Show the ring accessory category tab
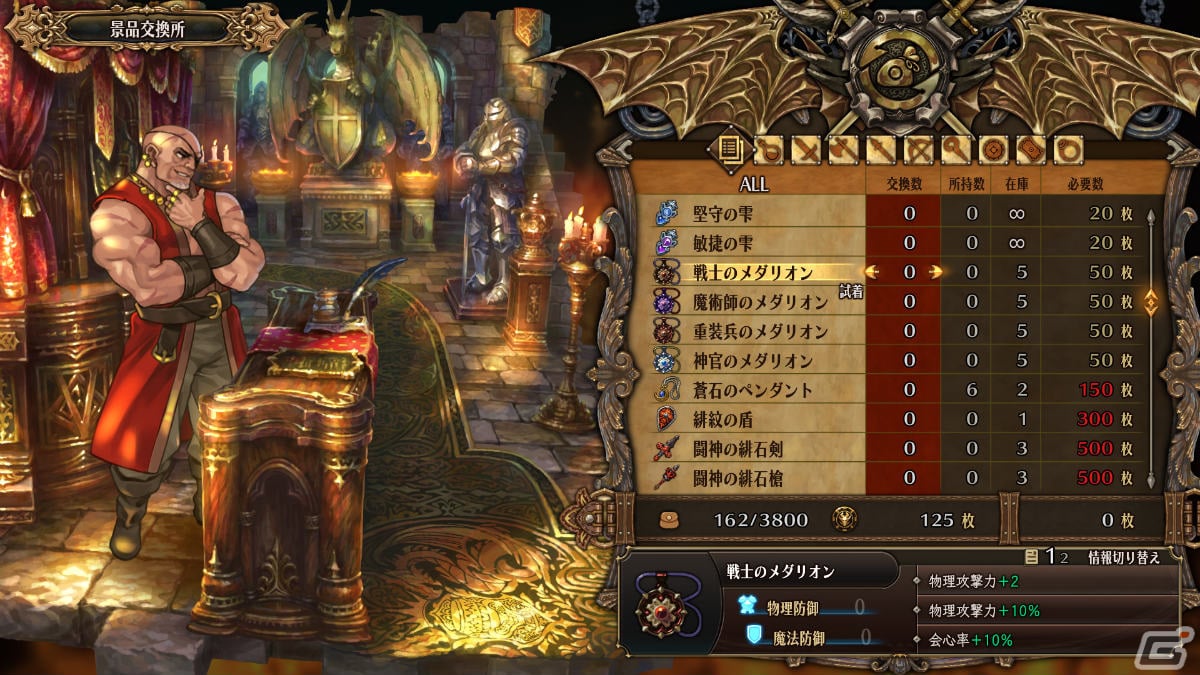This screenshot has width=1200, height=675. pos(1067,151)
